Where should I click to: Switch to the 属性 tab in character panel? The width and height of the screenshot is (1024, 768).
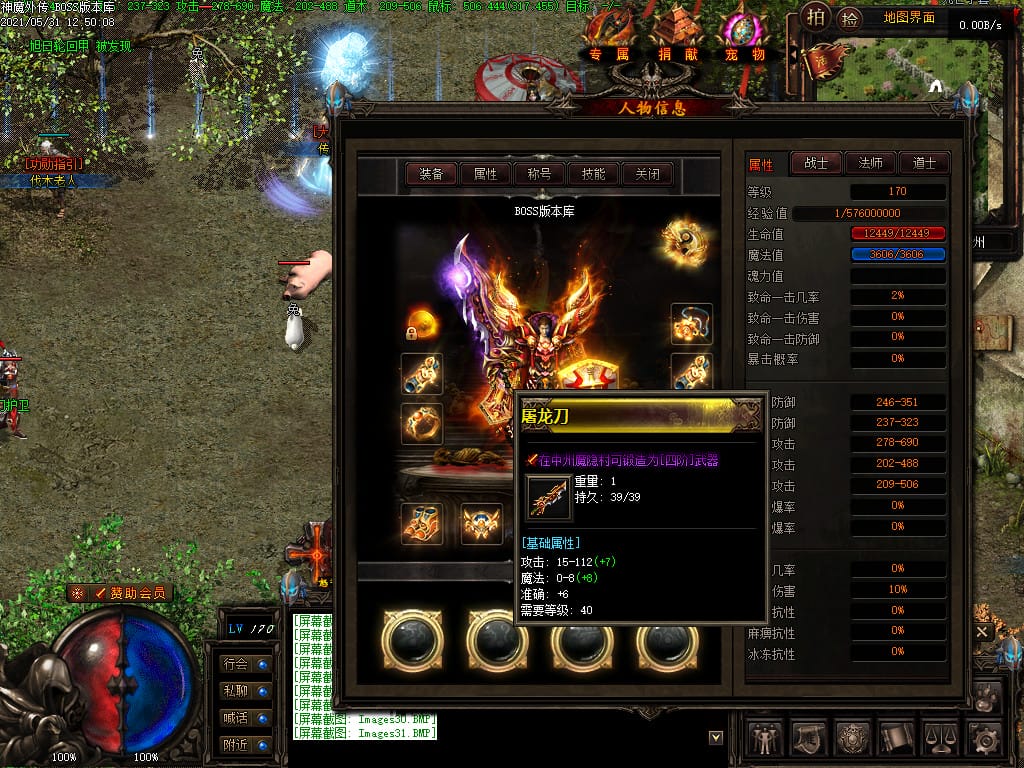point(485,174)
